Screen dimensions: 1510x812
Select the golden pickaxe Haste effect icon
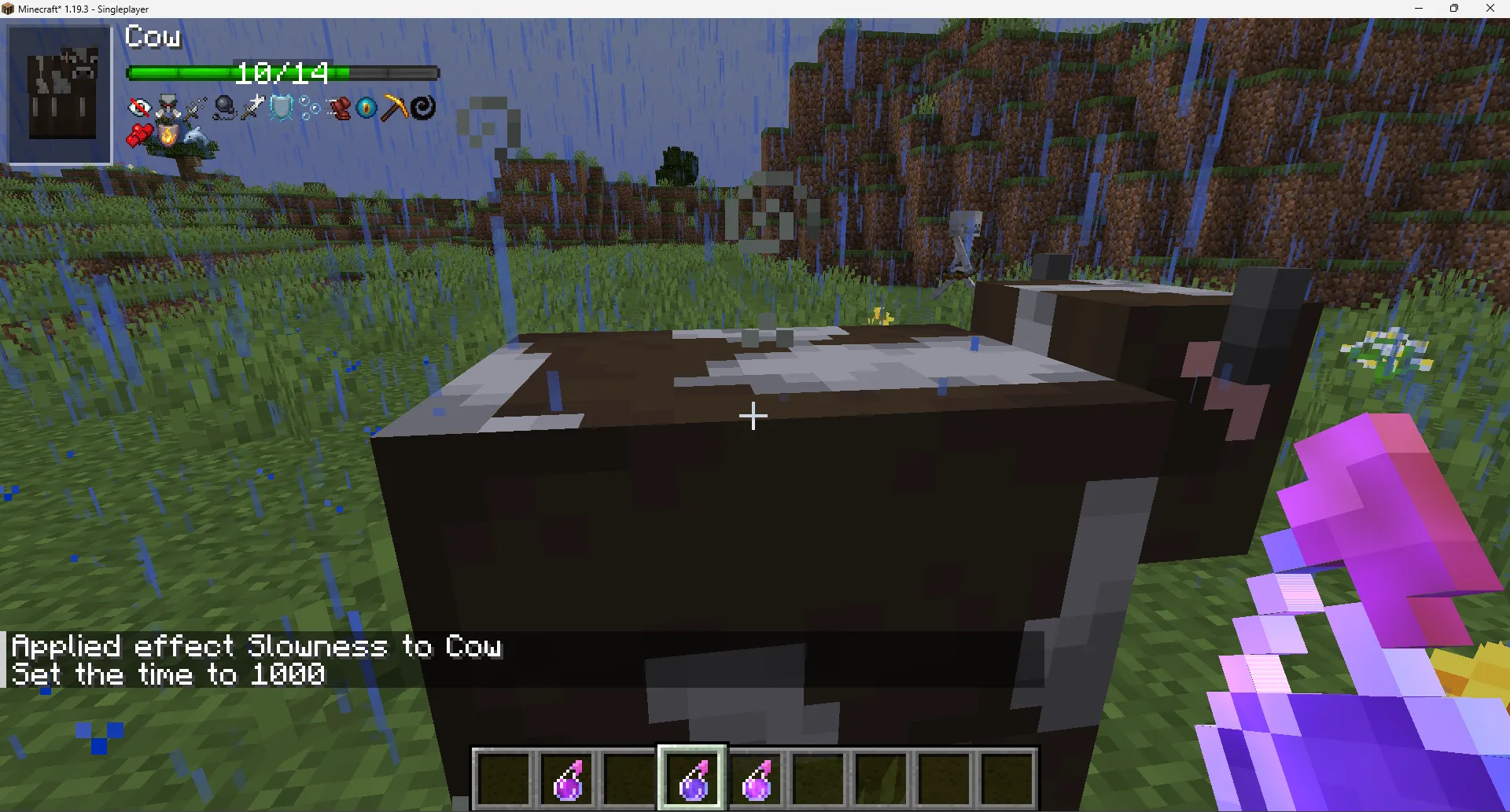[x=395, y=107]
